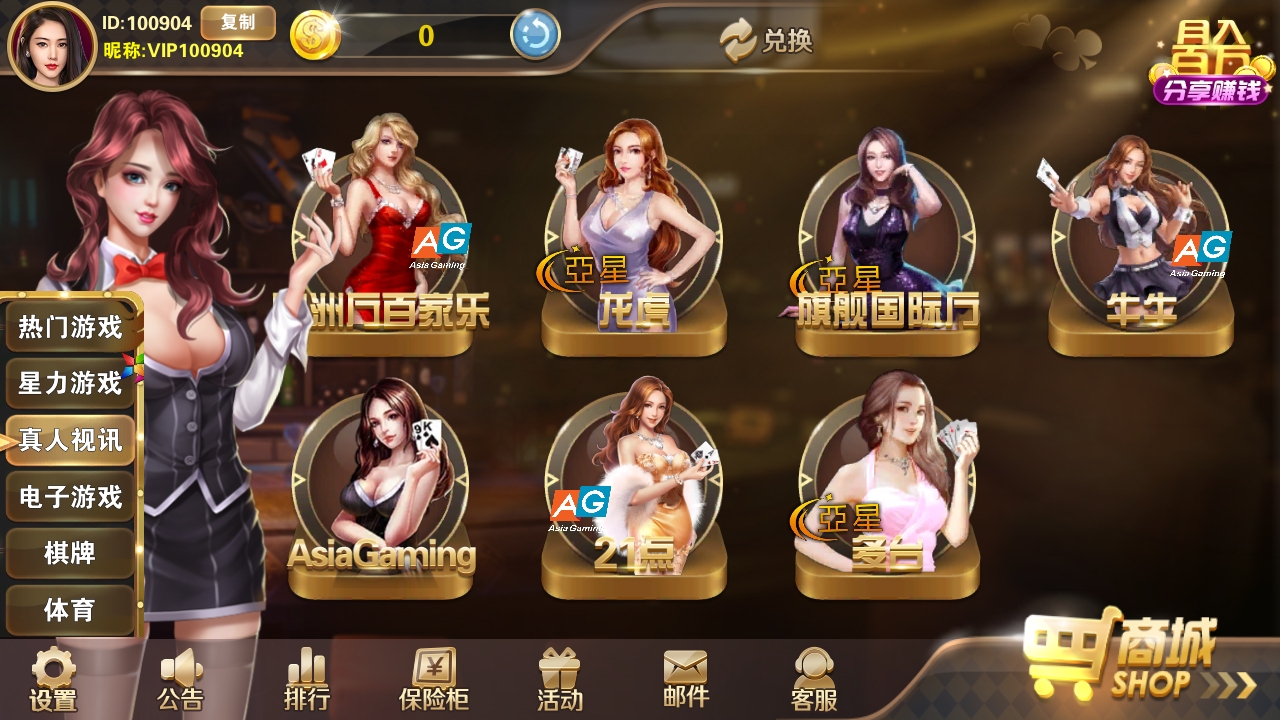Open the 兑换 exchange option
The image size is (1280, 720).
pyautogui.click(x=767, y=40)
